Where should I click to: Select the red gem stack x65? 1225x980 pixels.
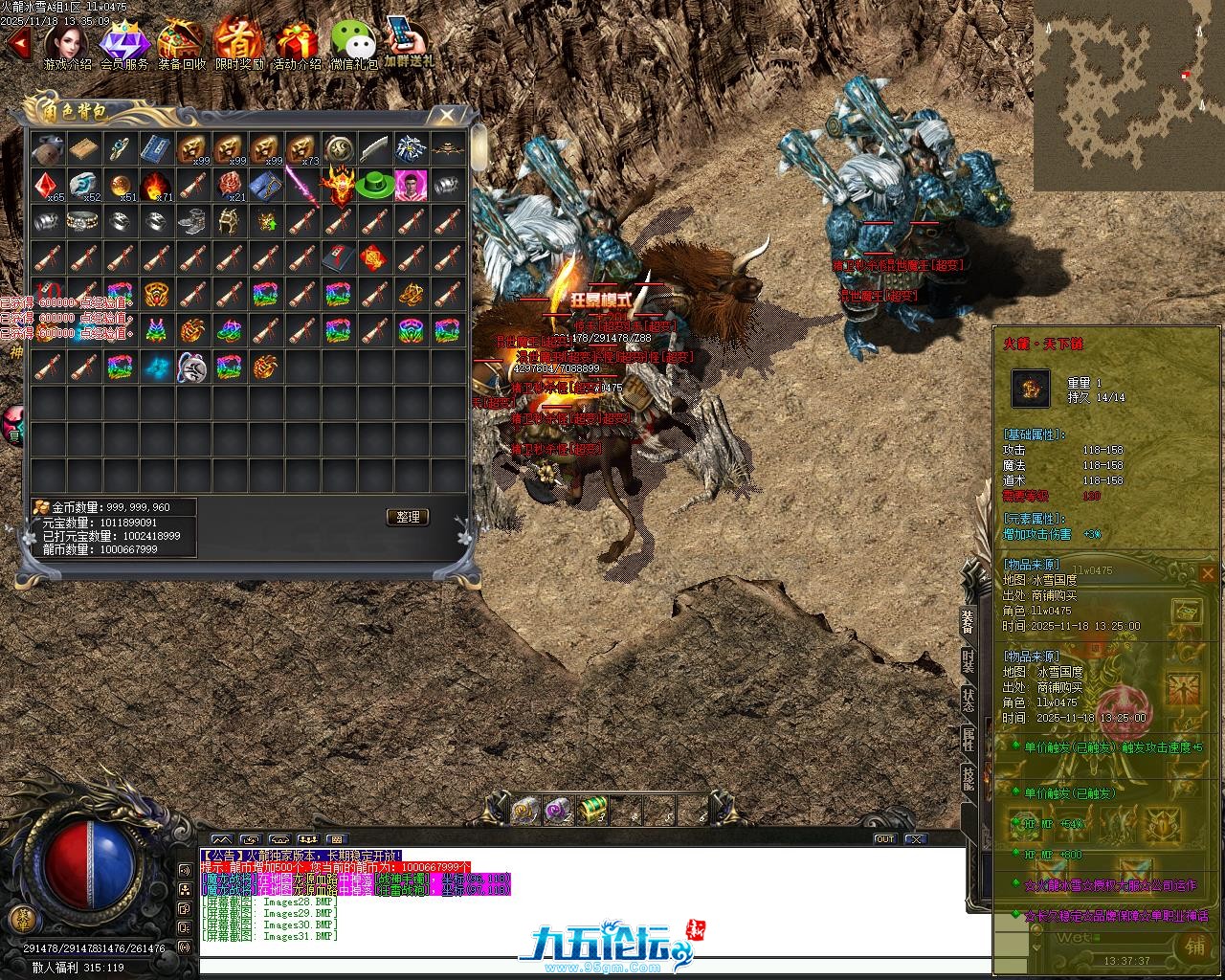point(47,185)
